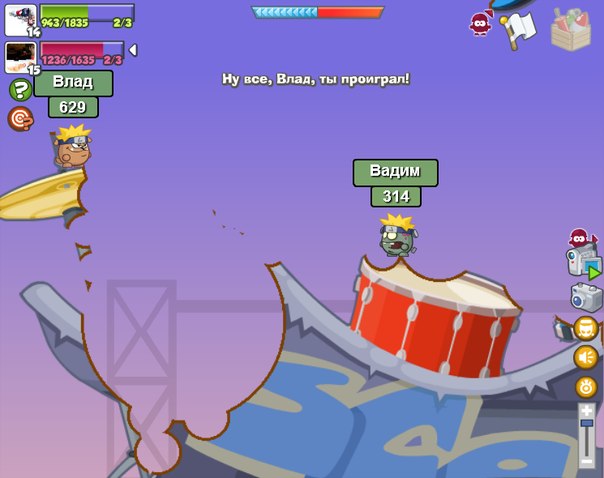
Task: Open the wooden weapons crate
Action: click(x=571, y=29)
